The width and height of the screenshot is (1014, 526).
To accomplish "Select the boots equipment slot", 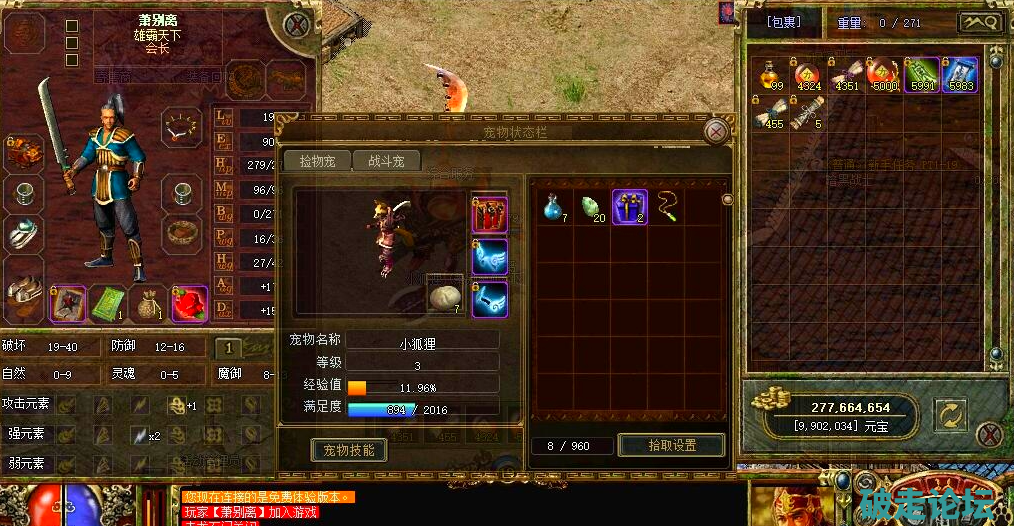I will pyautogui.click(x=24, y=292).
